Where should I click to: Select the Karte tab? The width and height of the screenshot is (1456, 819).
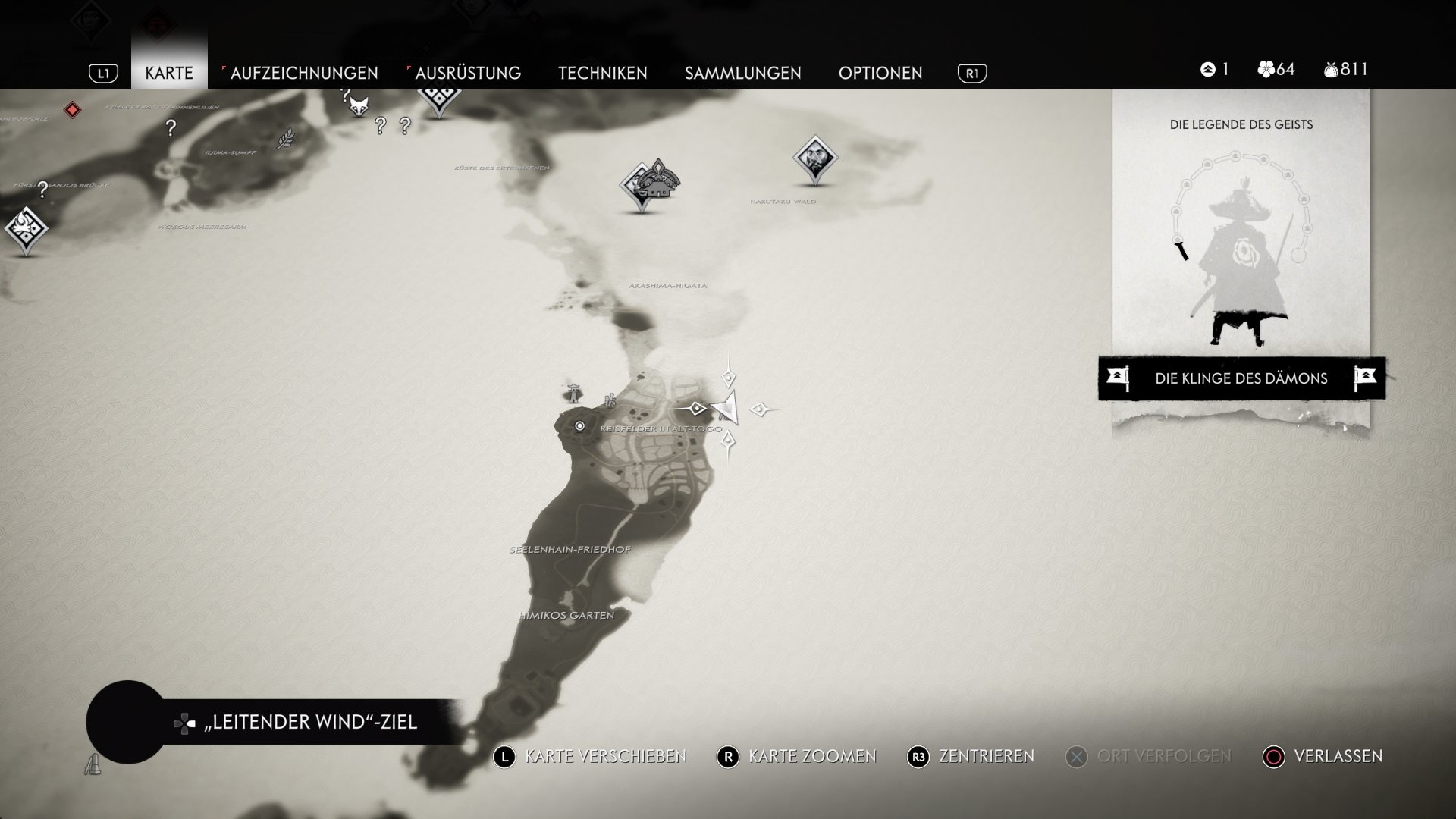(169, 73)
